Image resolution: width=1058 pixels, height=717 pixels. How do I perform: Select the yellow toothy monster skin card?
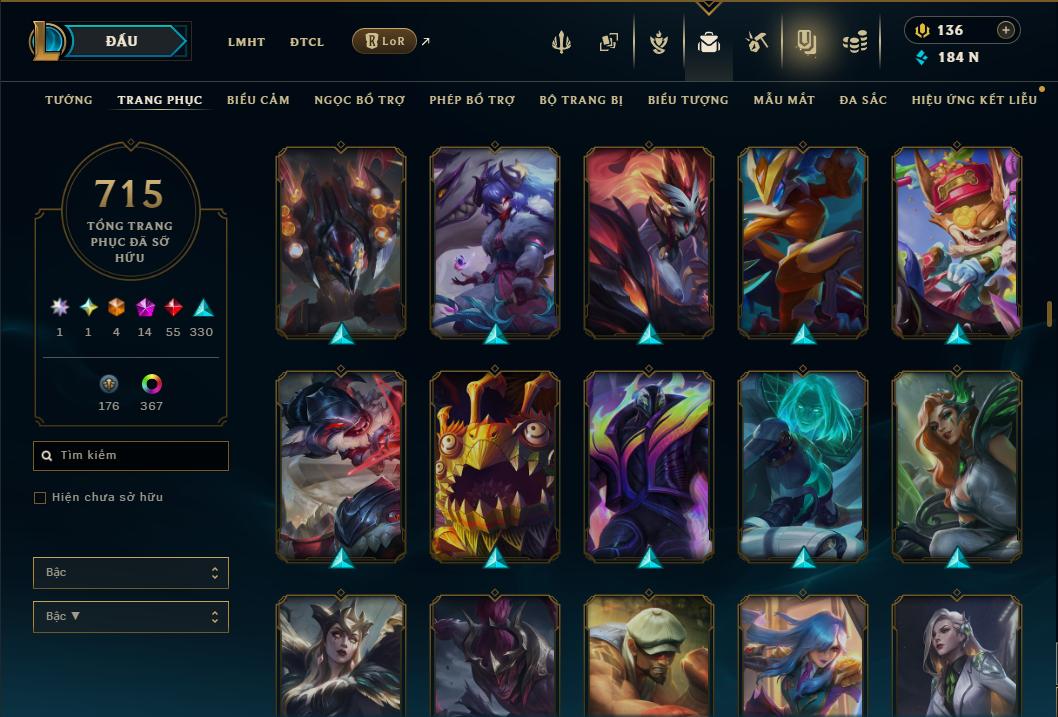coord(495,465)
